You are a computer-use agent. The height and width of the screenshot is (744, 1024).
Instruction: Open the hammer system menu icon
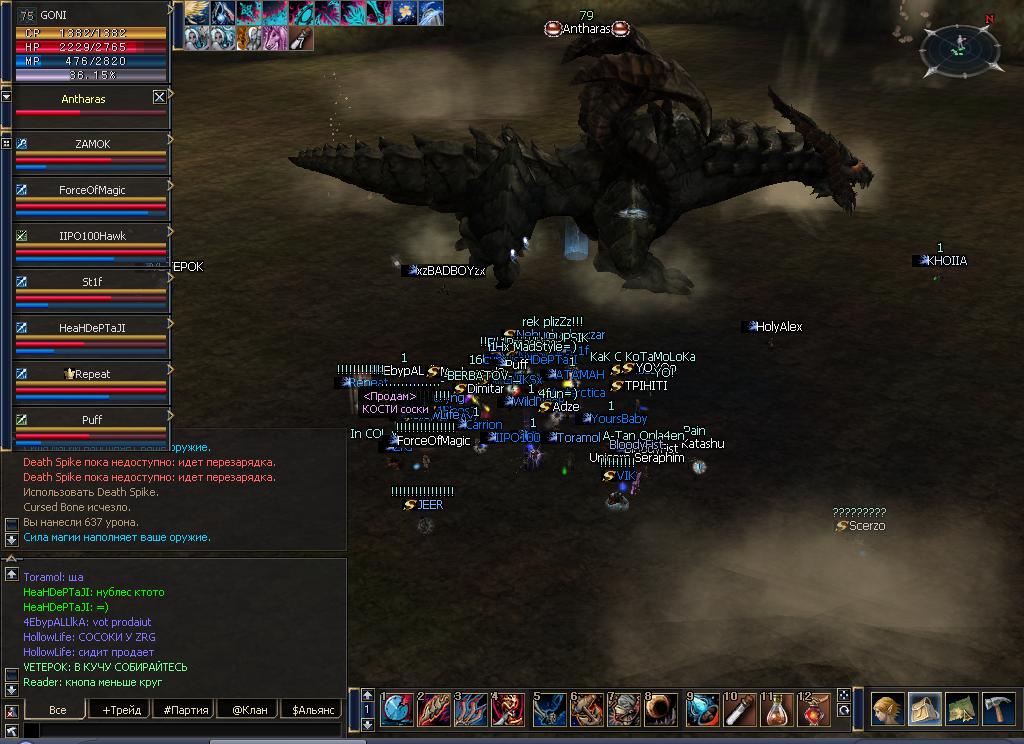coord(998,709)
